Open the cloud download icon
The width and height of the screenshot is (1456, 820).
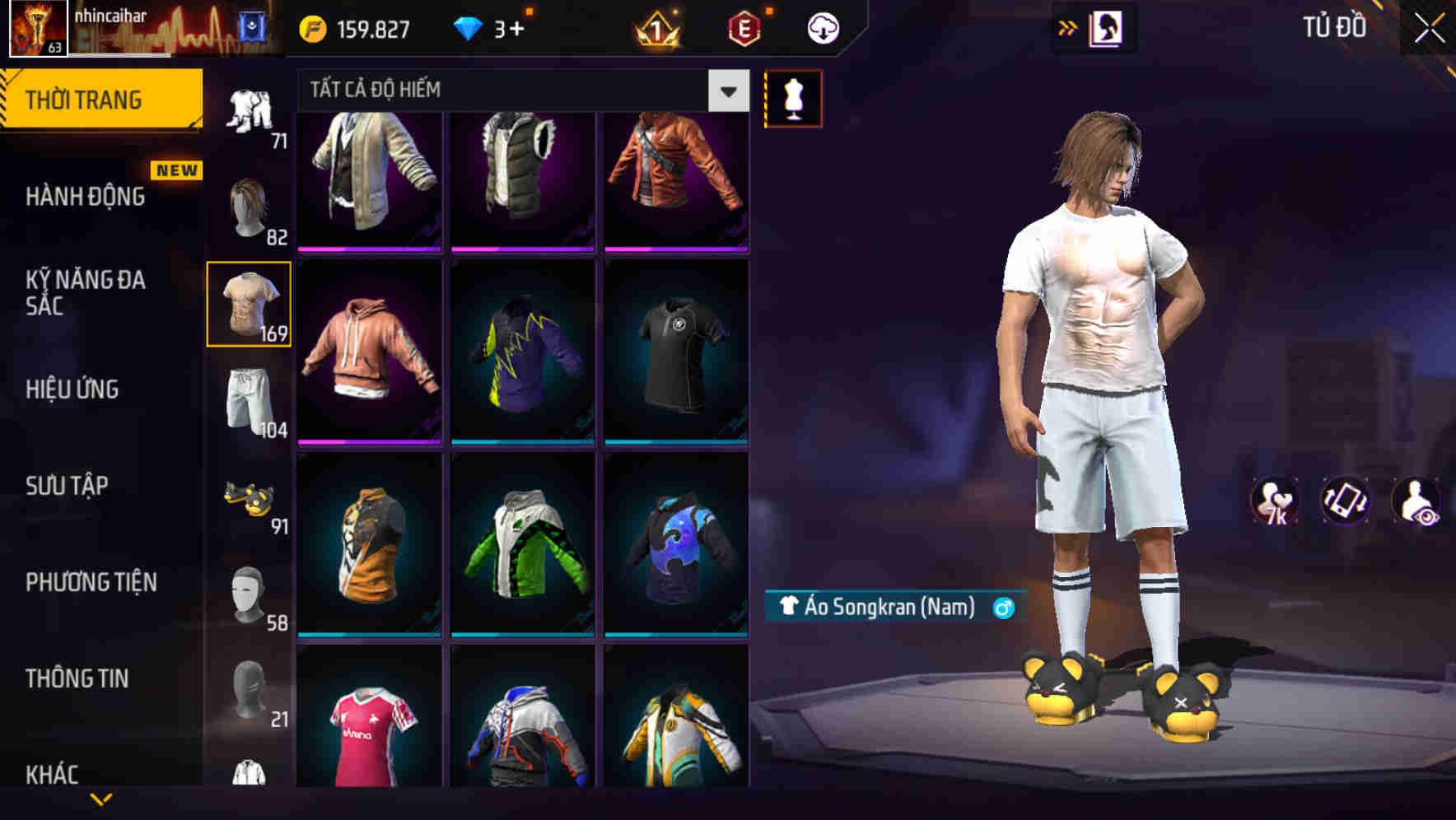[824, 27]
